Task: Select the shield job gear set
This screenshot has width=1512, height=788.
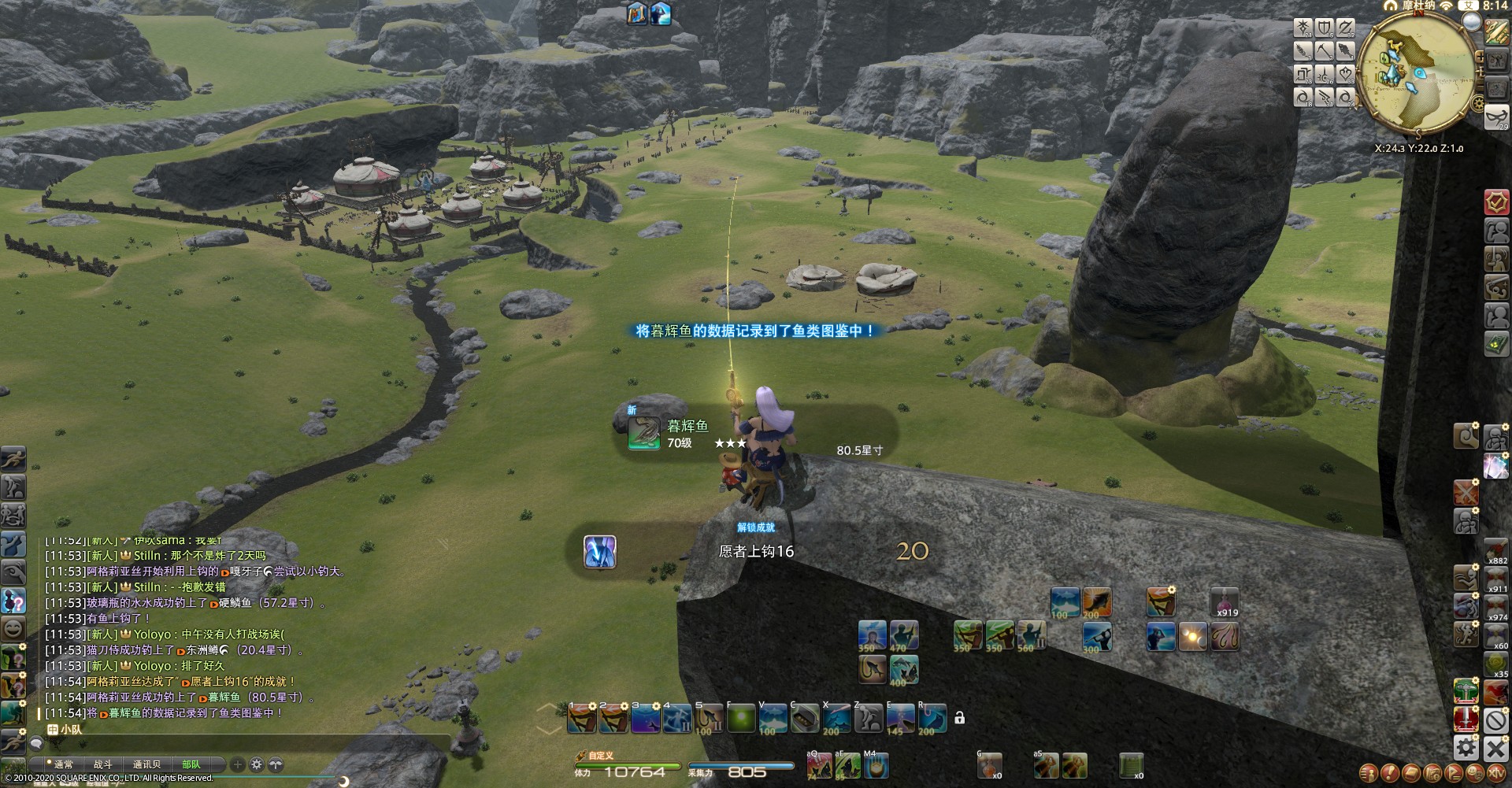Action: click(x=1325, y=29)
